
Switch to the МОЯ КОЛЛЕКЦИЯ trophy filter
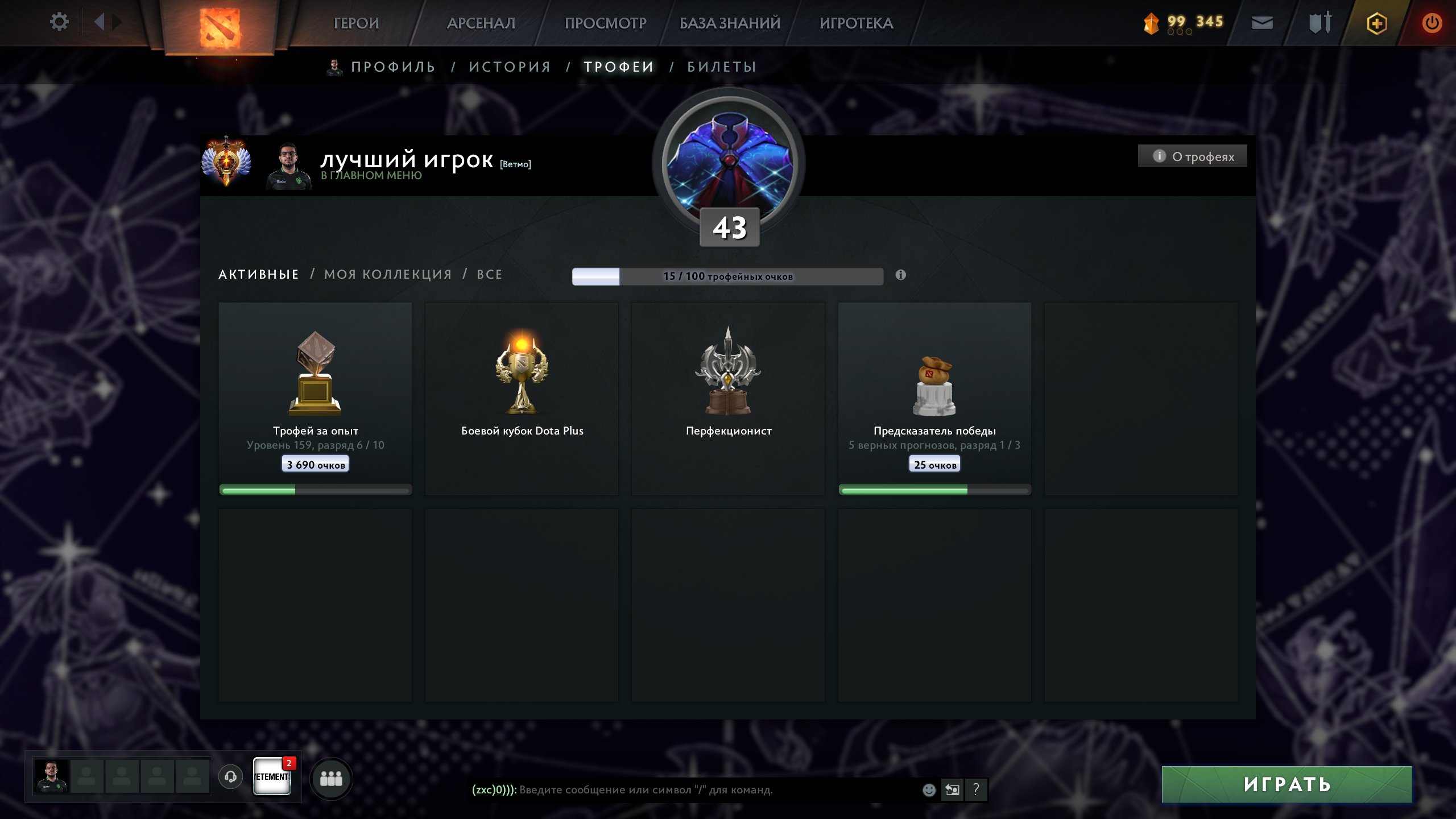tap(386, 274)
